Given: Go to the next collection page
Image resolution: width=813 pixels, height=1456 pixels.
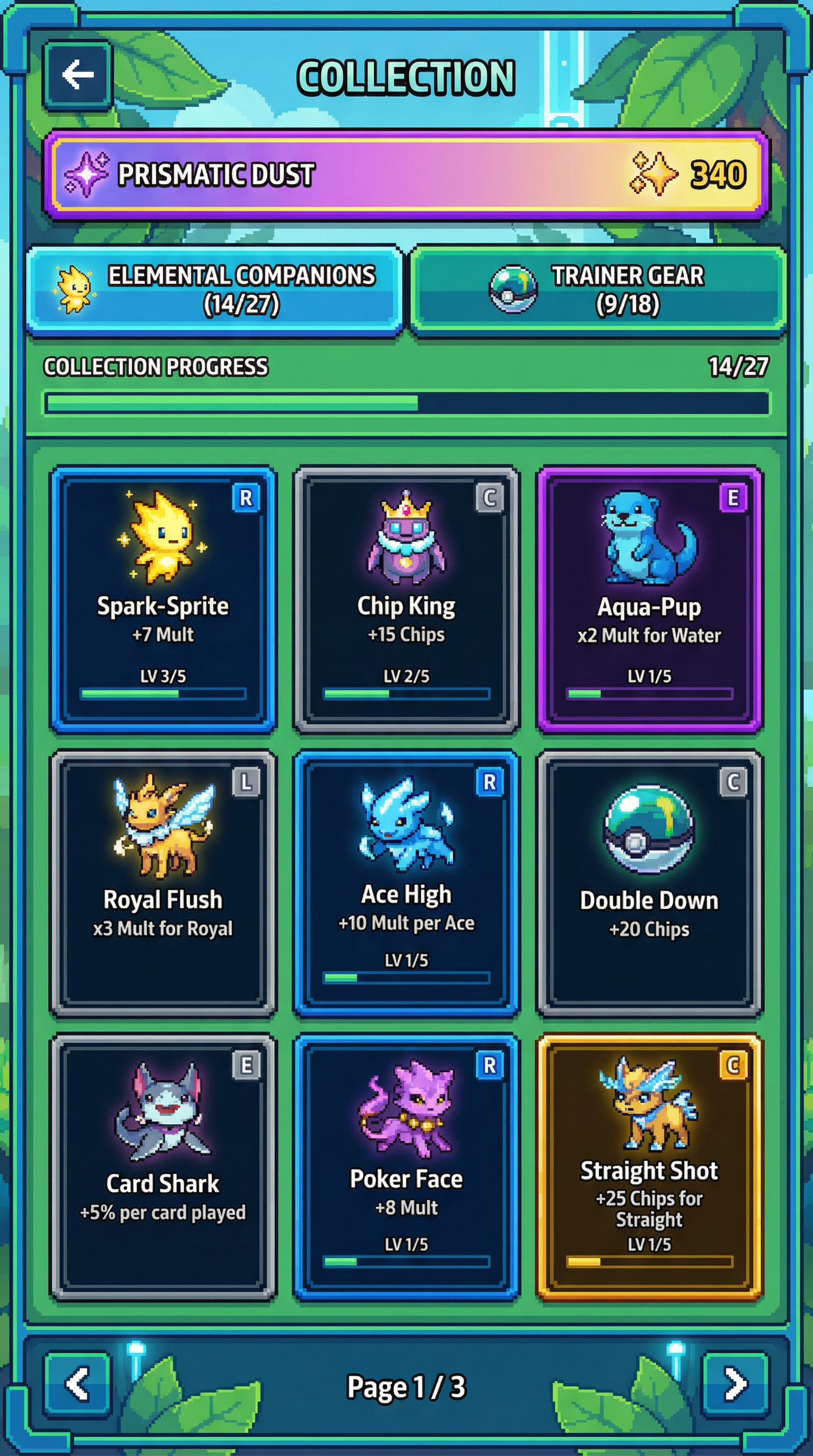Looking at the screenshot, I should point(735,1384).
